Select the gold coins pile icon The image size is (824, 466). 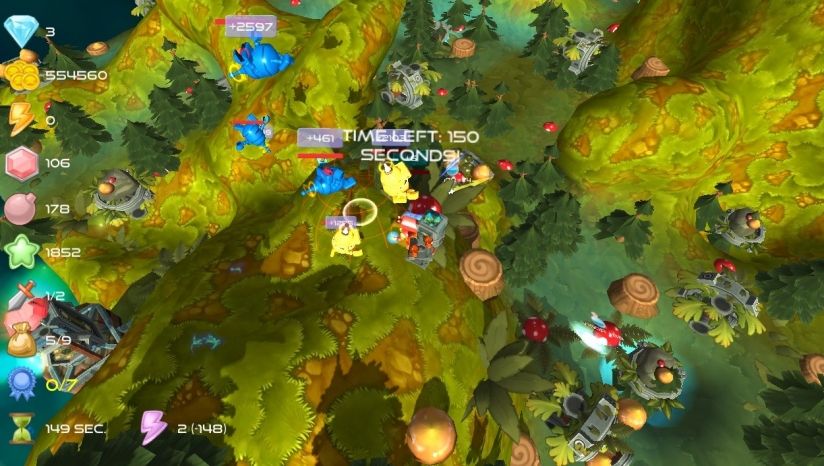[20, 75]
